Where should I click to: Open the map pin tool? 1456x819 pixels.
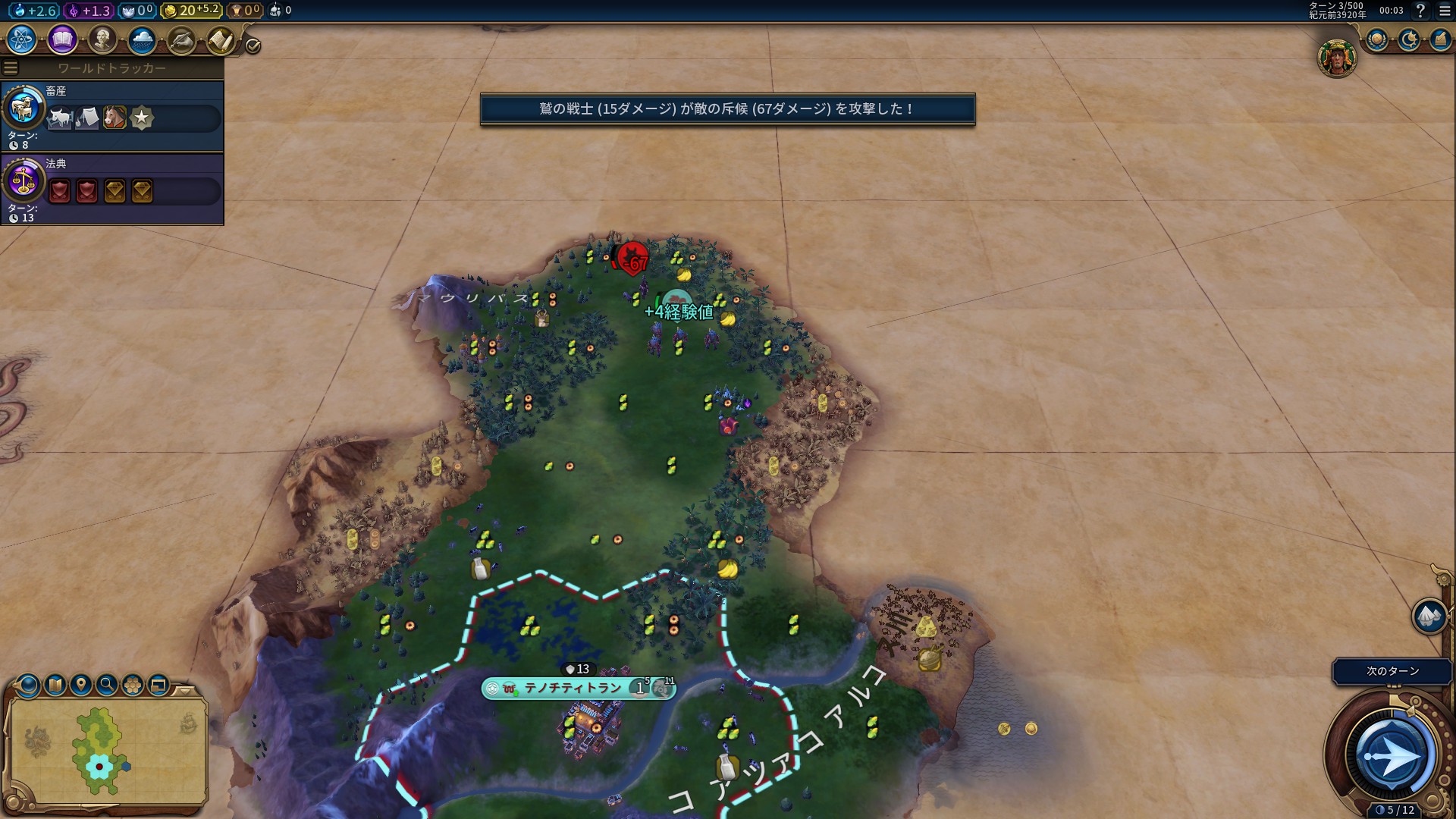click(x=81, y=686)
